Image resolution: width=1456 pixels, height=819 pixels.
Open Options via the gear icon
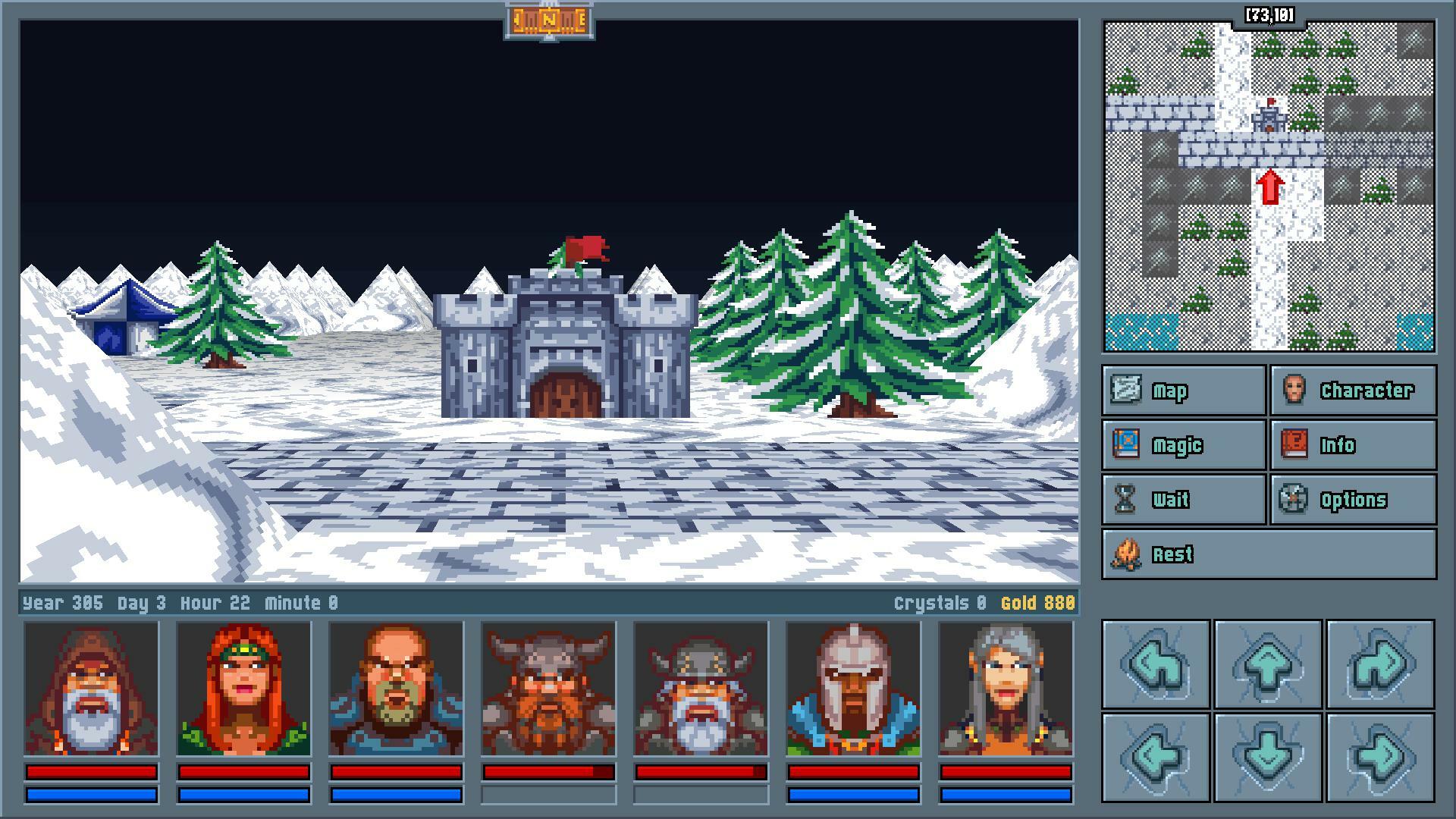(x=1294, y=499)
